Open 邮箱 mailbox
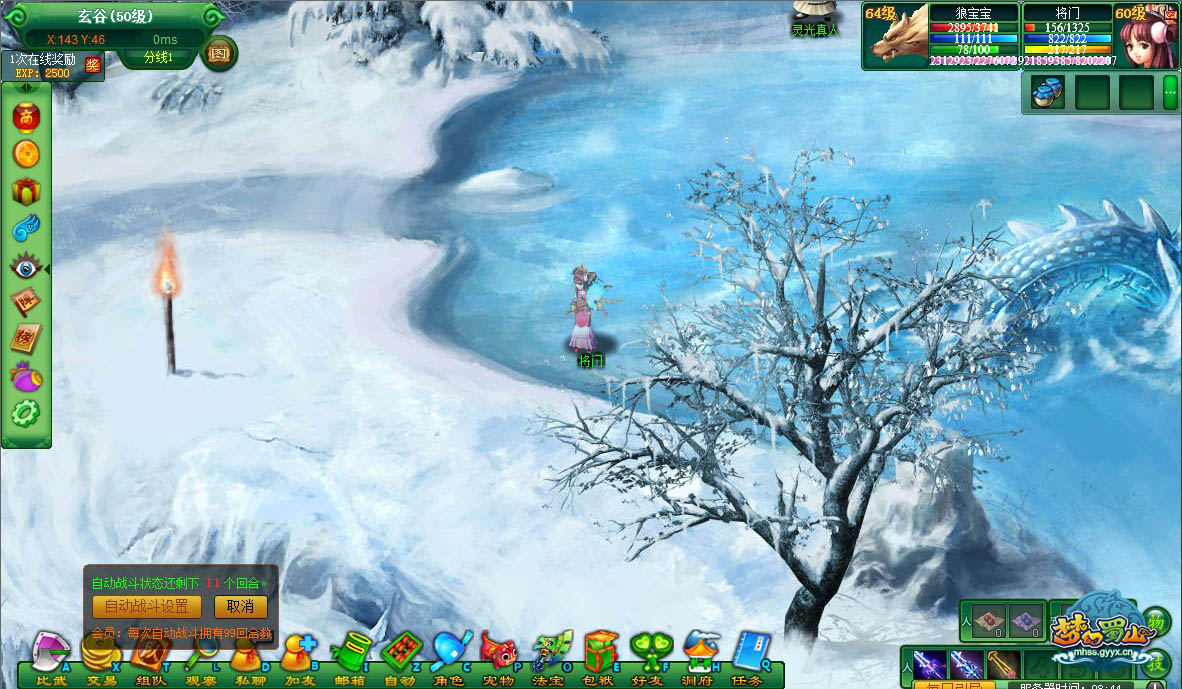This screenshot has width=1182, height=689. tap(349, 656)
